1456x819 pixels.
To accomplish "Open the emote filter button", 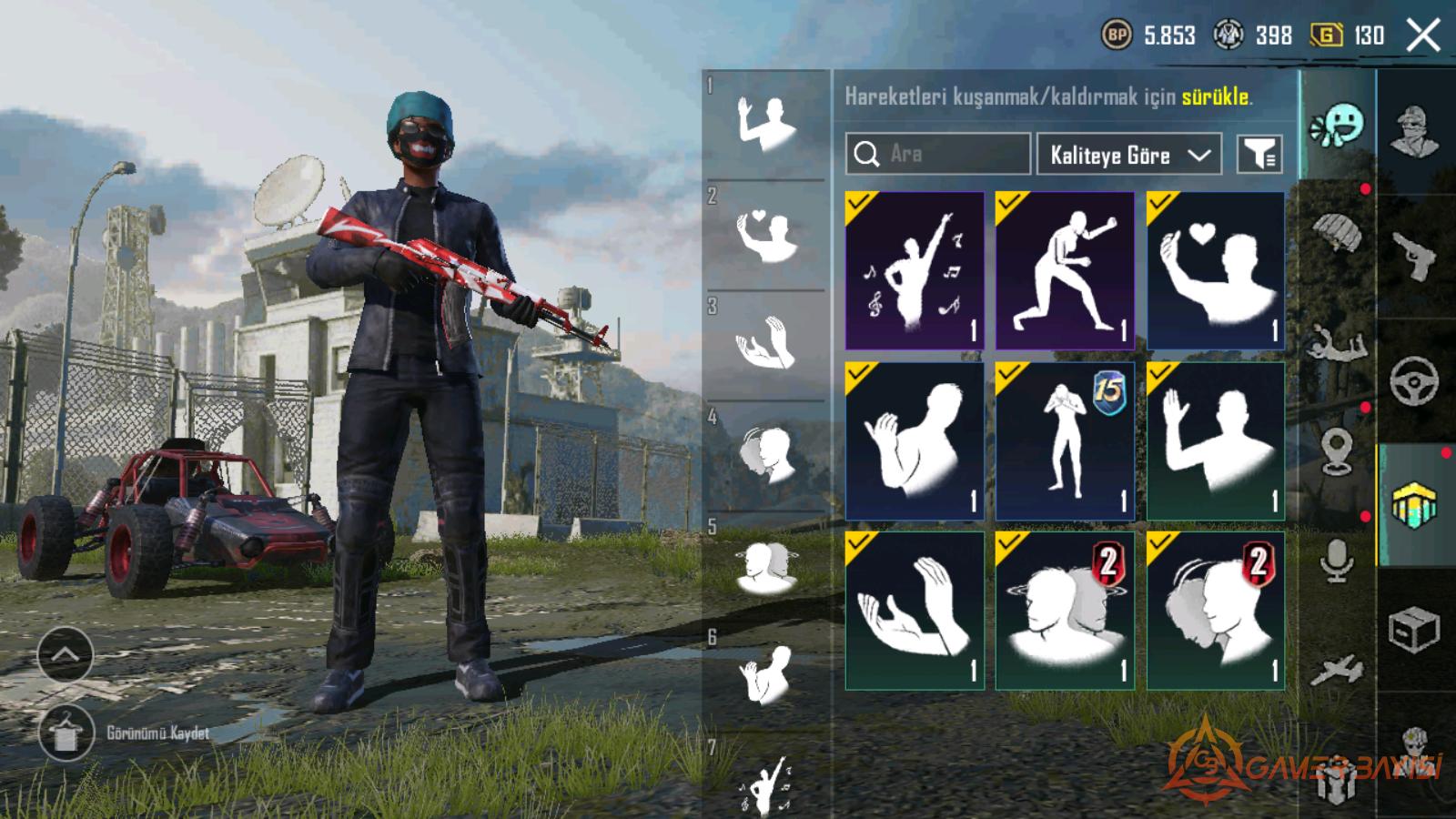I will [1259, 155].
